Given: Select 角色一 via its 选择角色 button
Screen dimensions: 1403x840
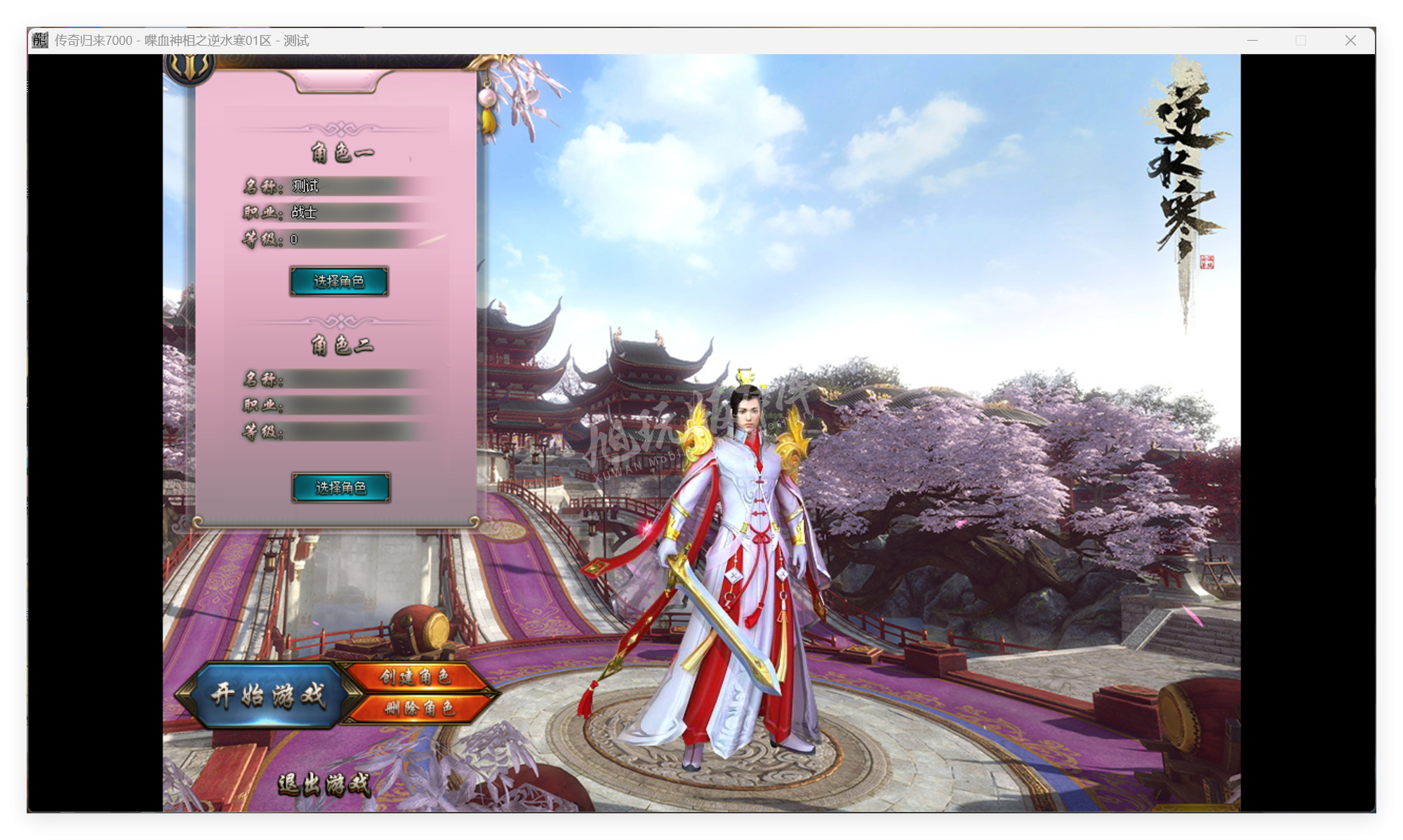Looking at the screenshot, I should tap(339, 281).
